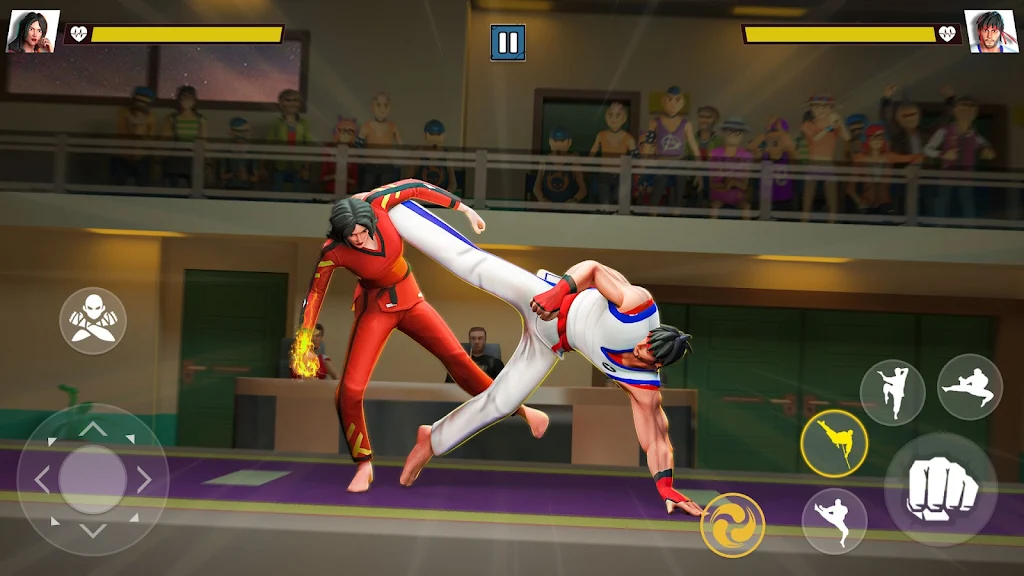This screenshot has height=576, width=1024.
Task: Click the joystick's center thumb knob
Action: point(93,480)
